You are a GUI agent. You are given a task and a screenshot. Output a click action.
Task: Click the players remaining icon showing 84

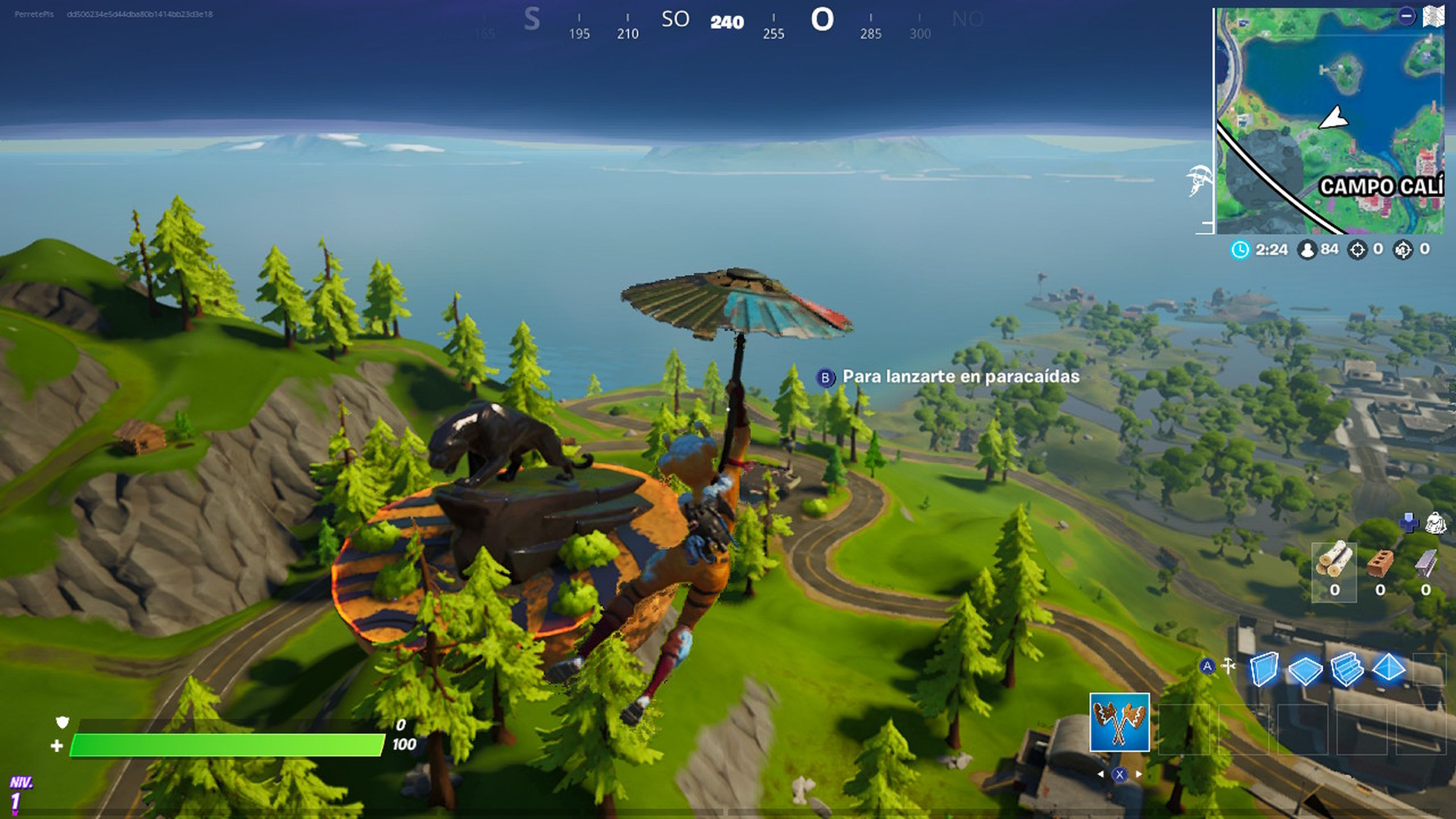1307,249
